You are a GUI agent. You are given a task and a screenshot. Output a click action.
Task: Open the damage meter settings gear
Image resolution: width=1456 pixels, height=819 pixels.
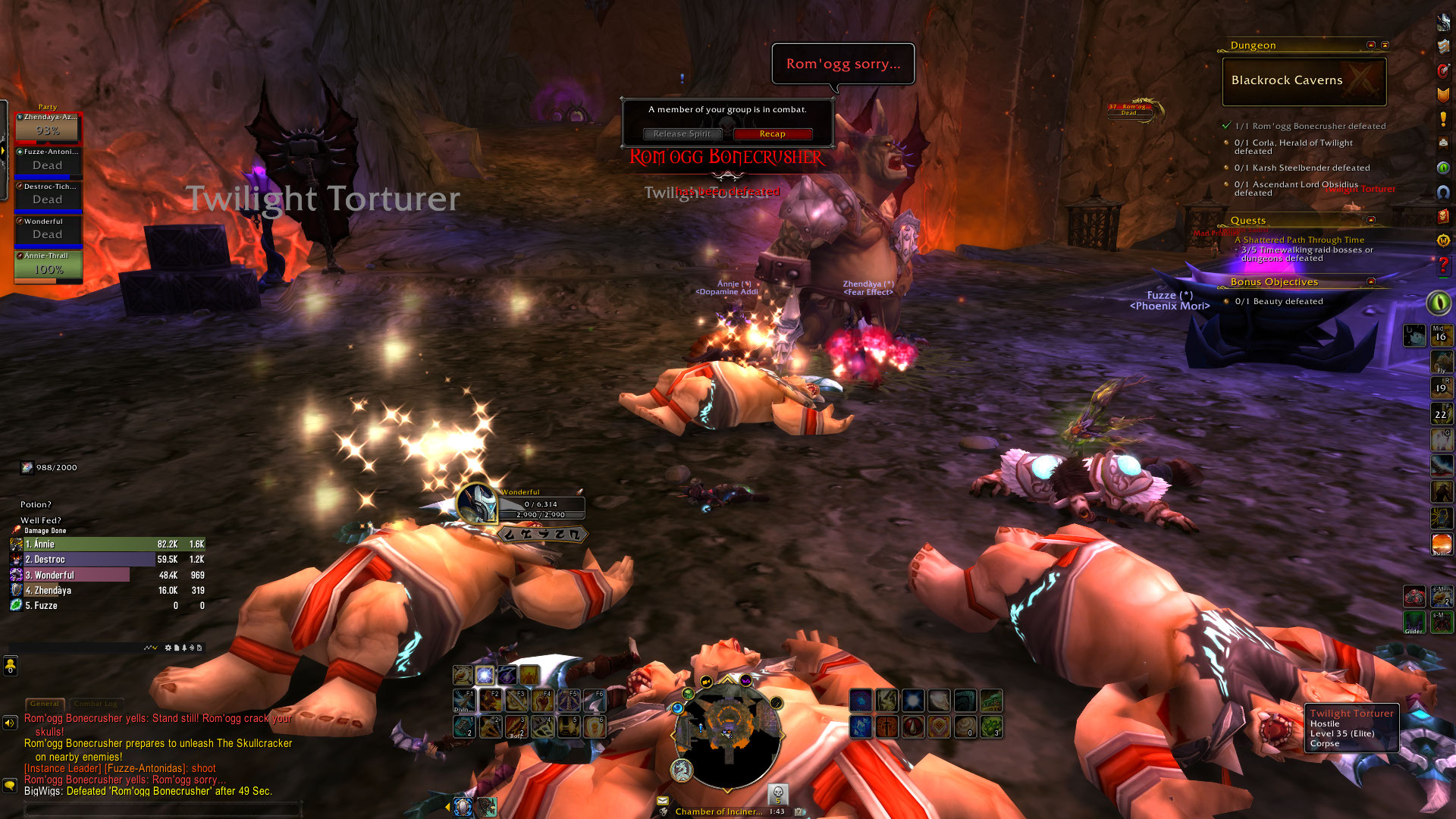168,648
